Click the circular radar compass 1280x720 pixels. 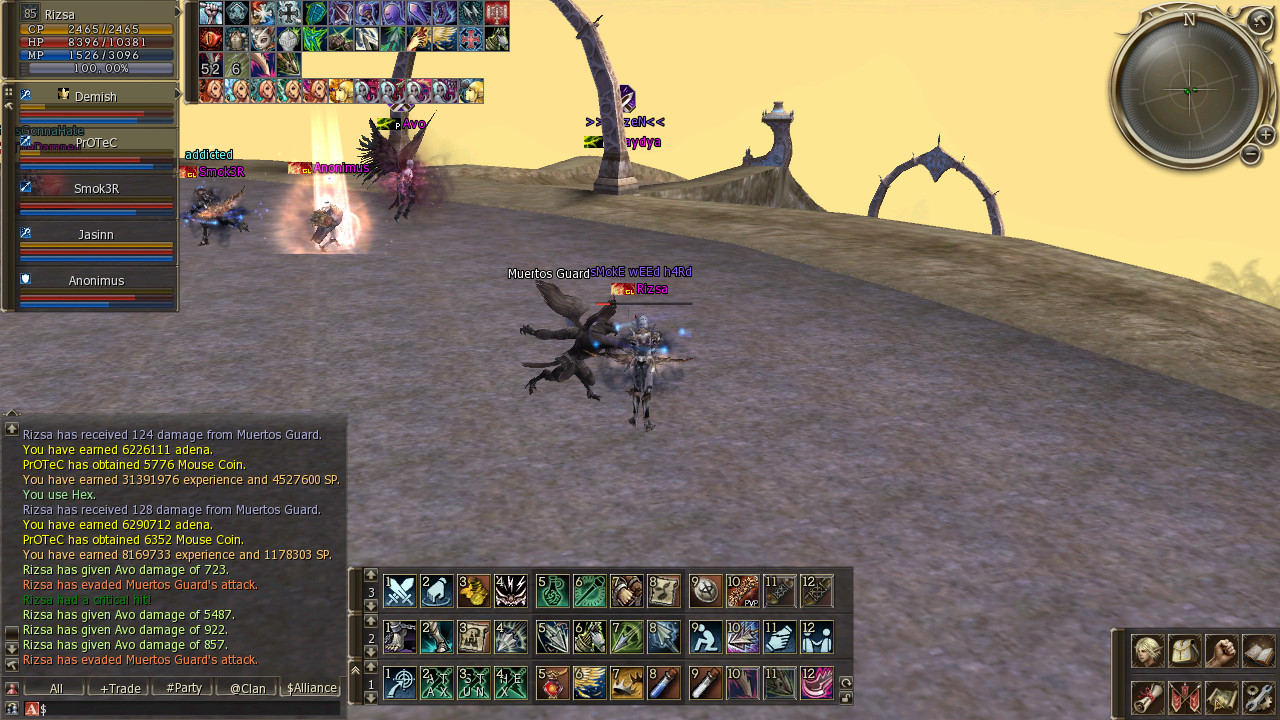1189,90
